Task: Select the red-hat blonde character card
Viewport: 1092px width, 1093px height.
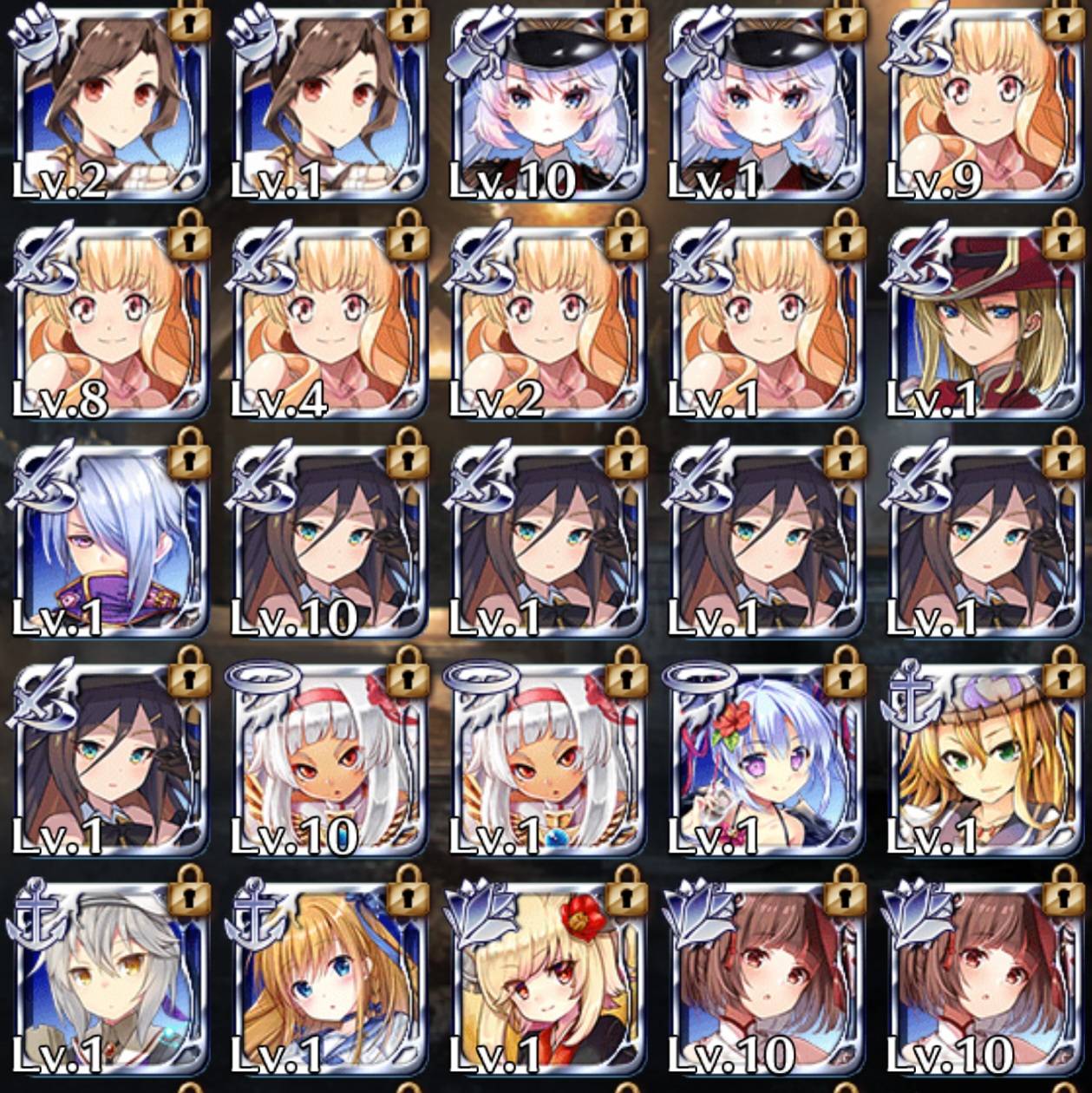Action: click(984, 323)
